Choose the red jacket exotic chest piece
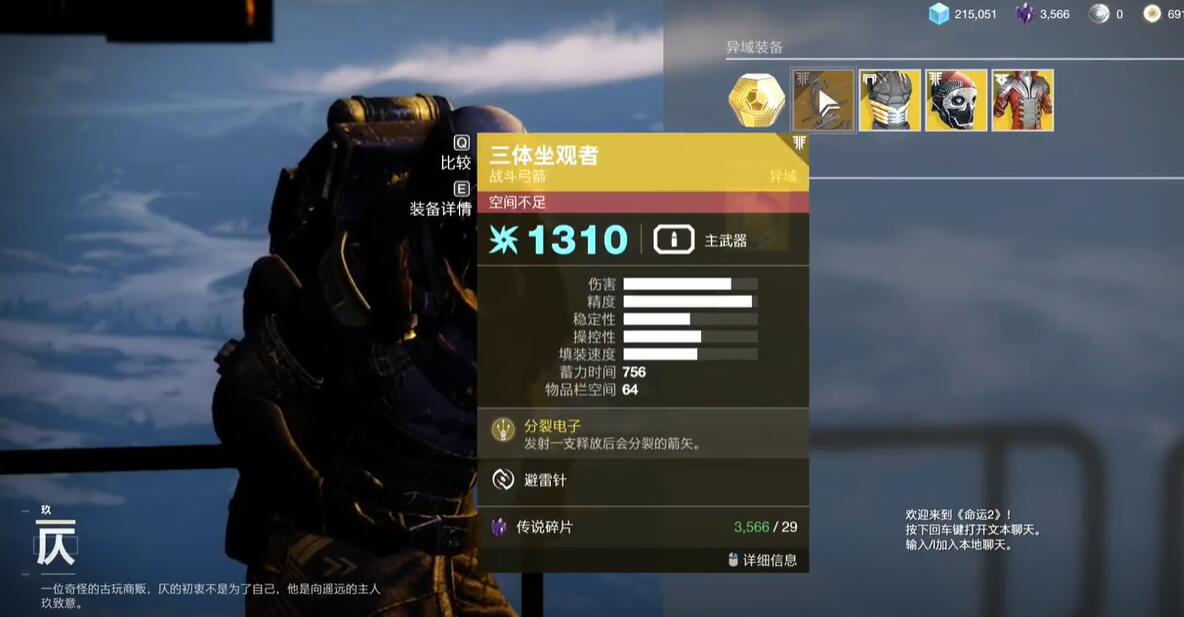 point(1022,100)
